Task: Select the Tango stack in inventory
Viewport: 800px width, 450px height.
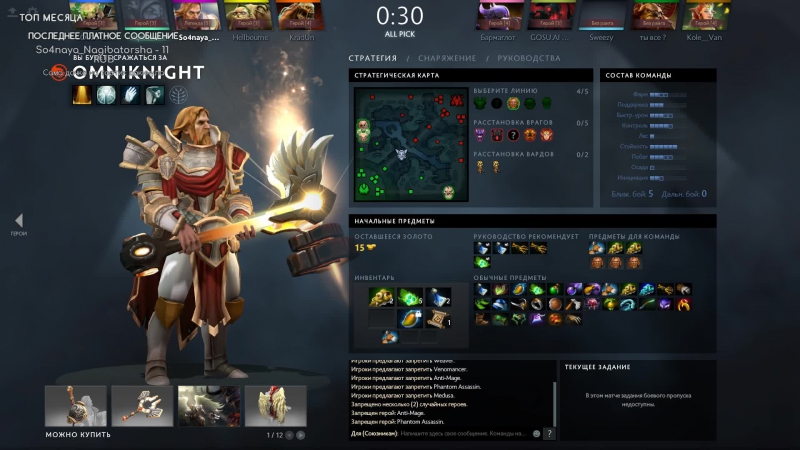Action: click(411, 297)
